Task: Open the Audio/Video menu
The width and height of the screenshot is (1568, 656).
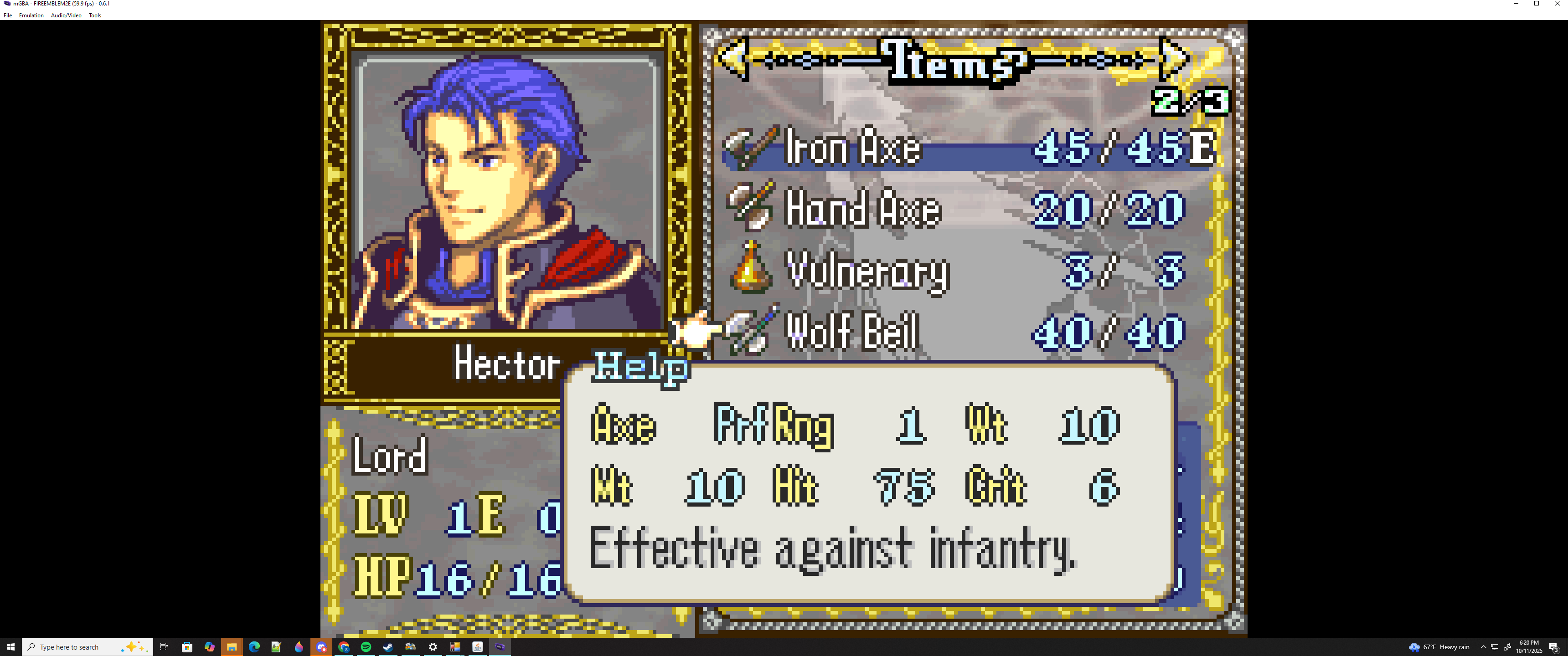Action: pyautogui.click(x=66, y=15)
